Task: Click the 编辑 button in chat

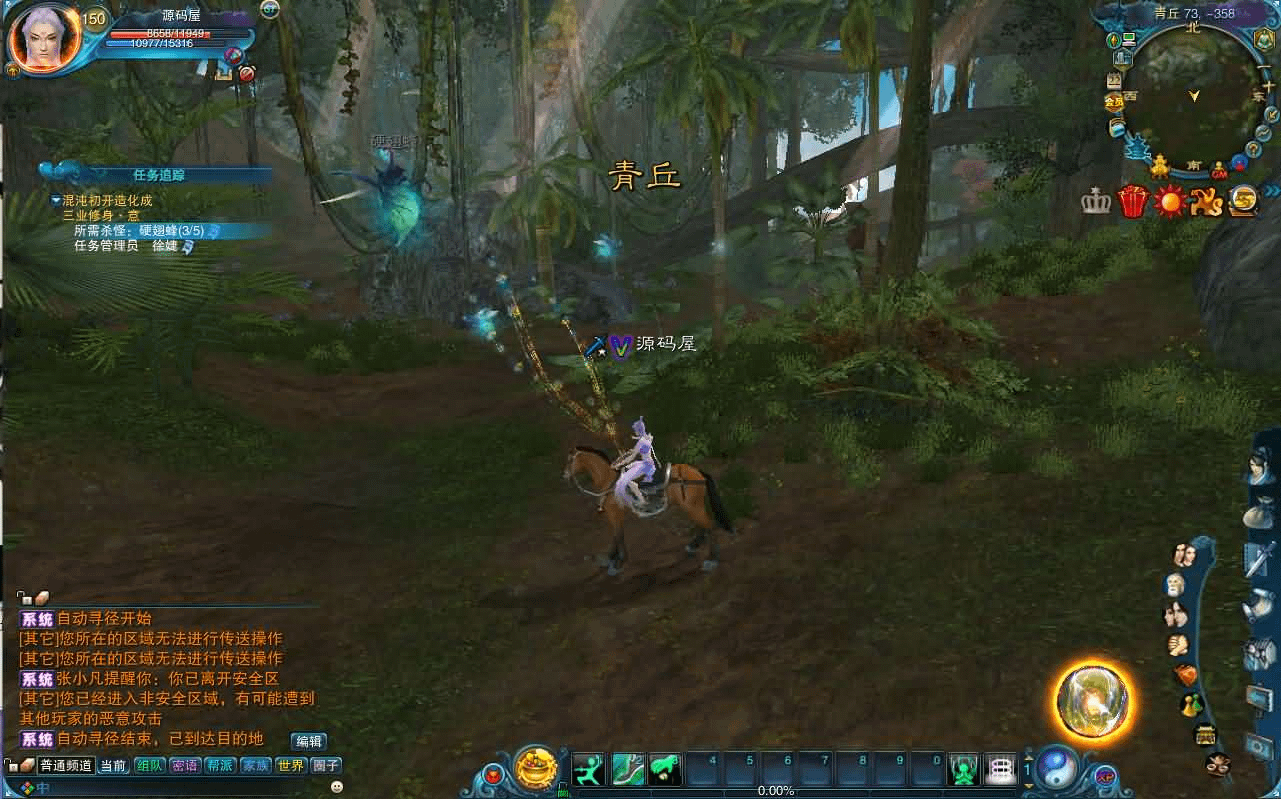Action: 308,741
